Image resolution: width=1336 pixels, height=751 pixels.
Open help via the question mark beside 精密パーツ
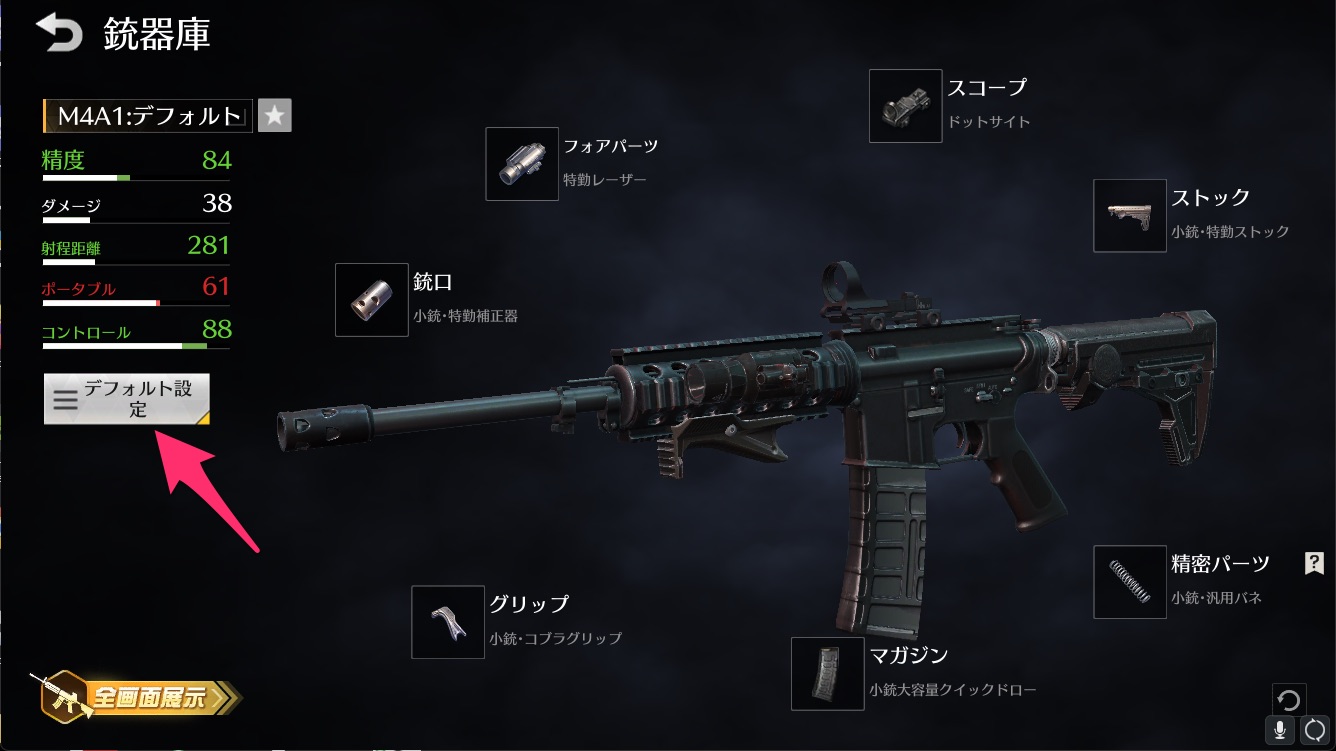click(1313, 564)
